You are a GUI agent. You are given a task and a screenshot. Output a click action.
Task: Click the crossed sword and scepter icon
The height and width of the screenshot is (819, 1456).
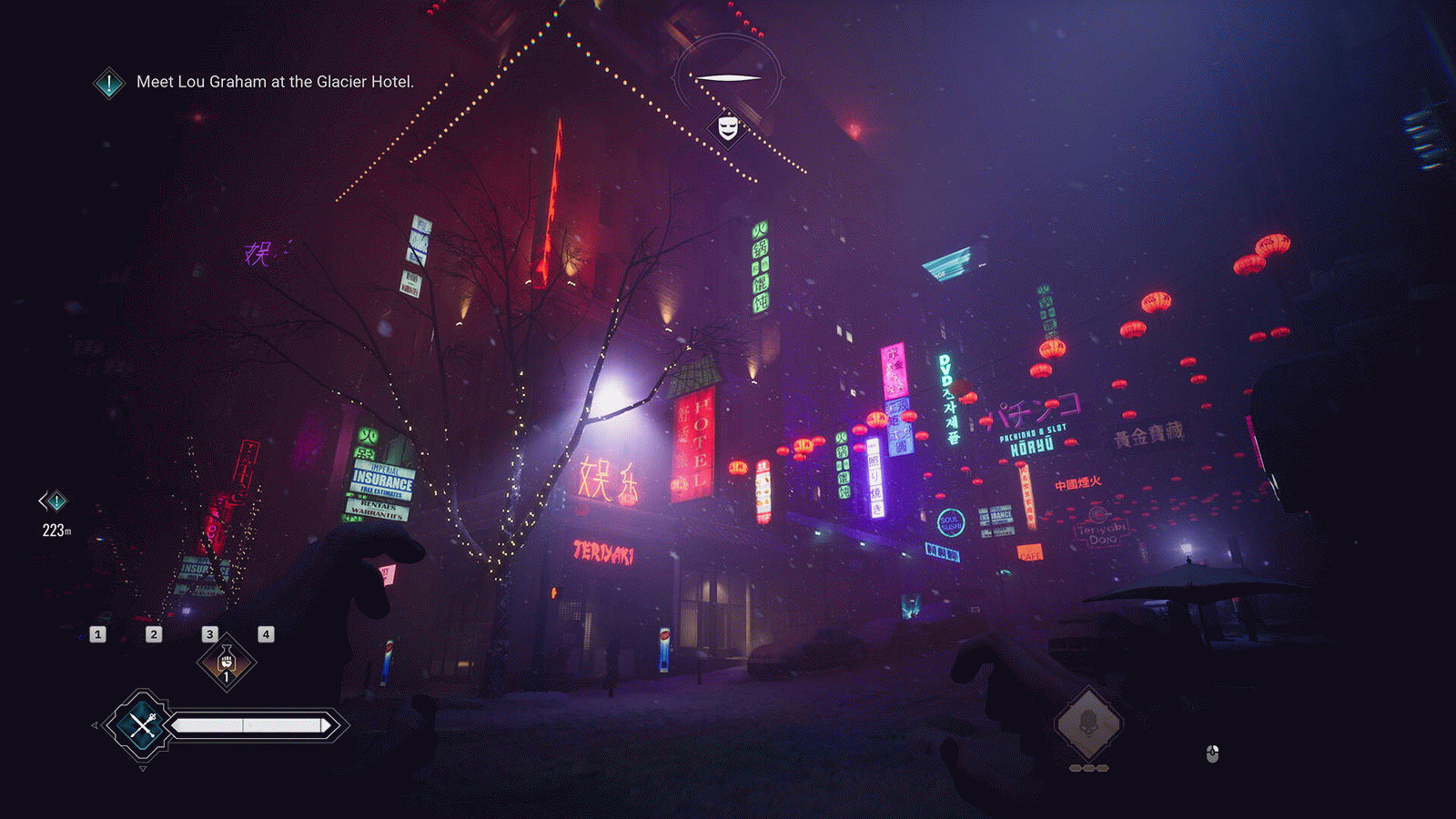pos(142,725)
